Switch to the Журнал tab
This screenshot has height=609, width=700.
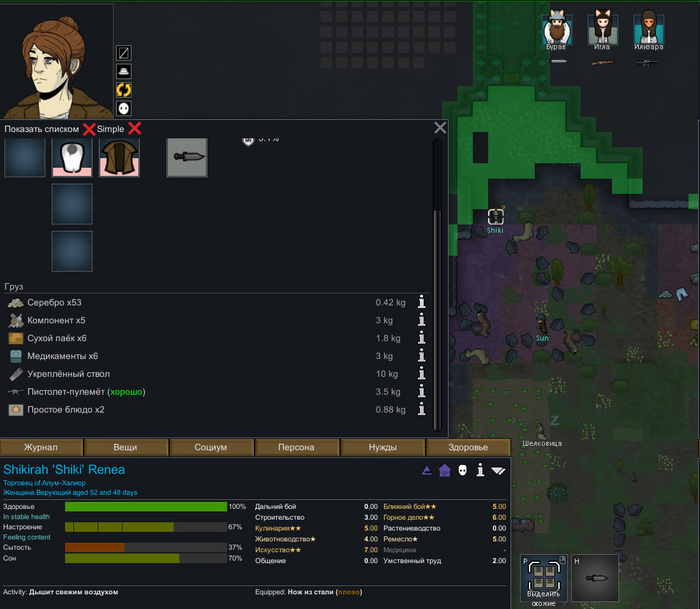point(41,447)
